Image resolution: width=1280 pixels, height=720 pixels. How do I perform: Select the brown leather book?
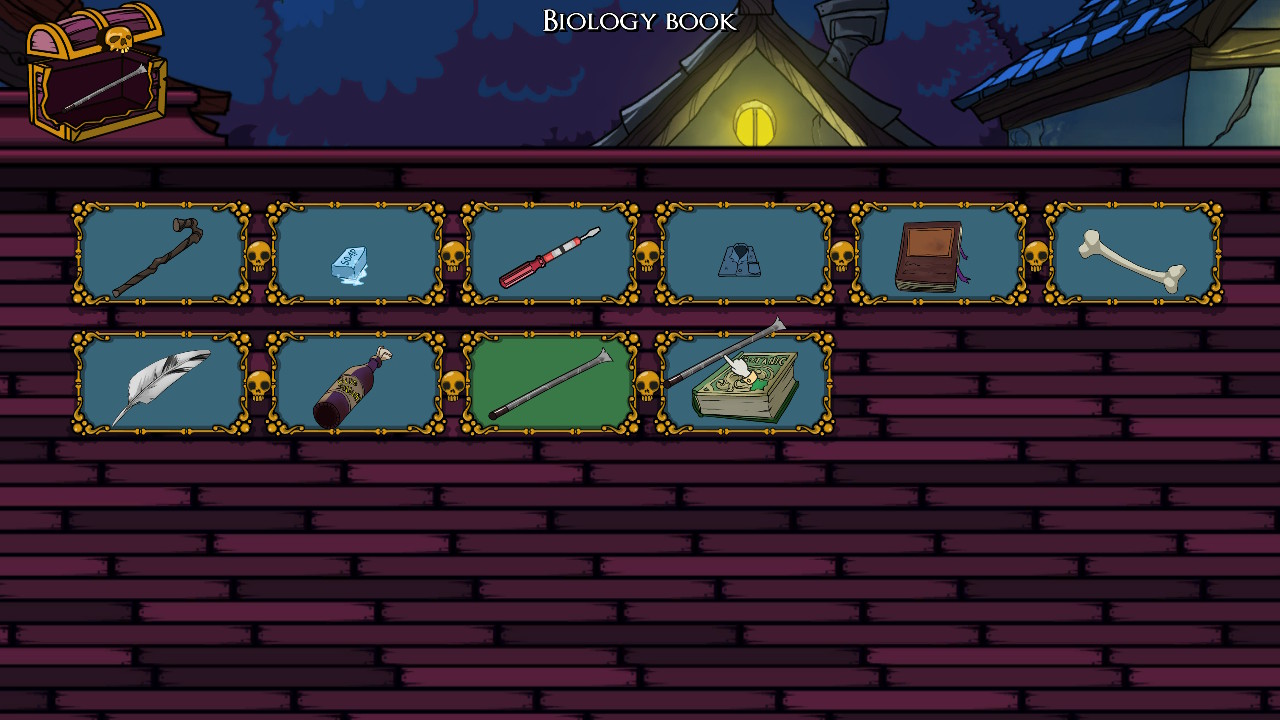pyautogui.click(x=937, y=254)
